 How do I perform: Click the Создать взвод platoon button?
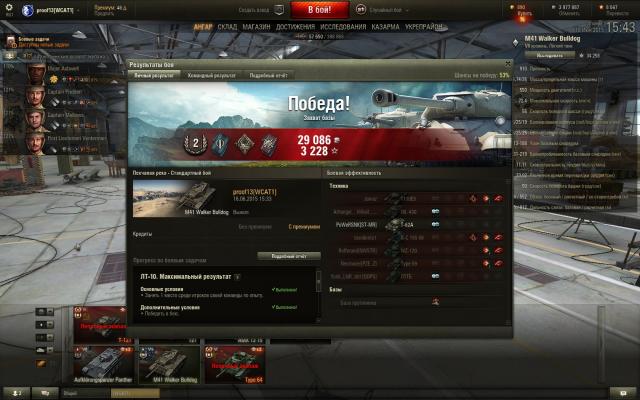tap(257, 9)
